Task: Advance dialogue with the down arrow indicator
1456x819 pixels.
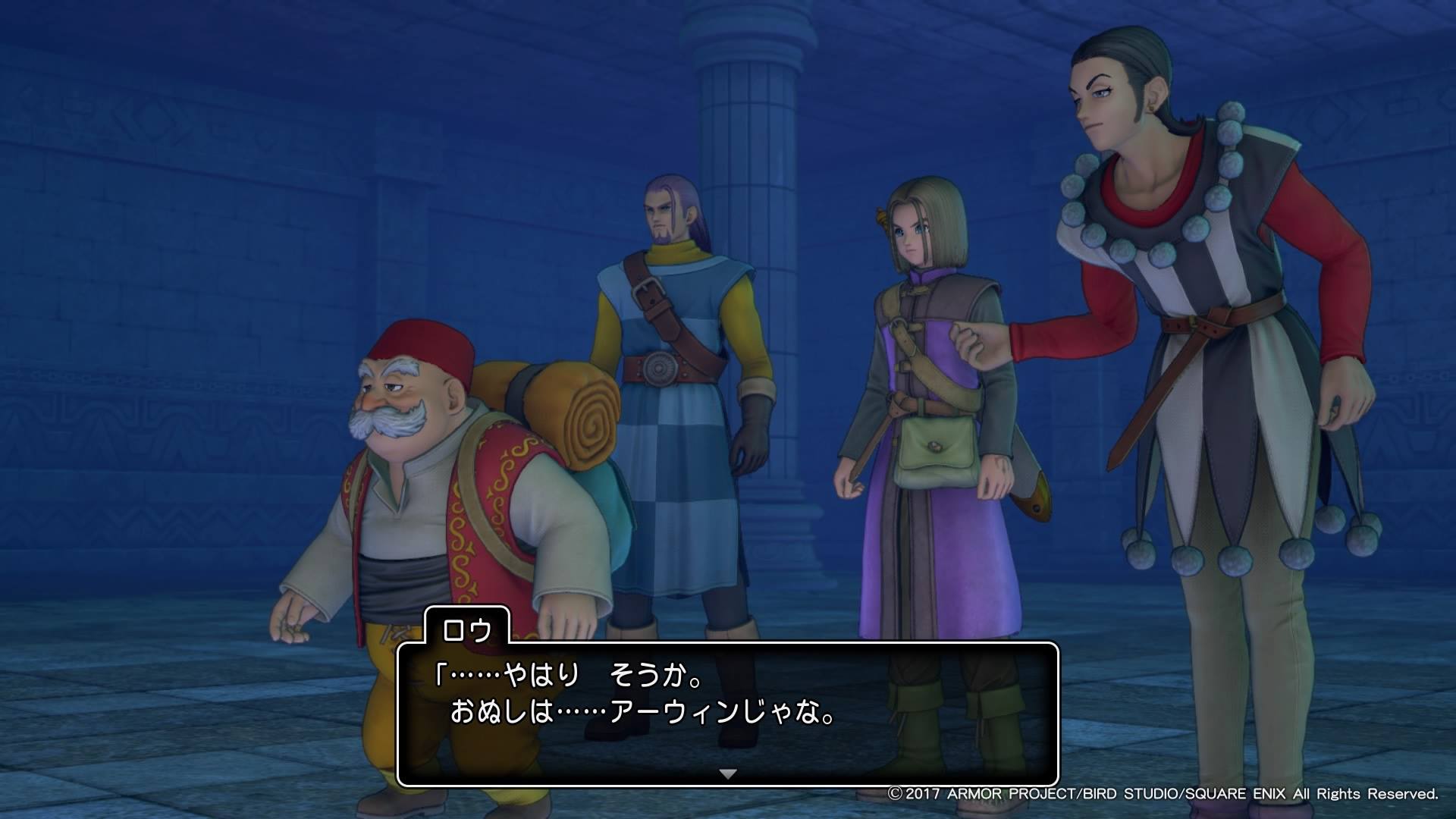Action: coord(728,774)
